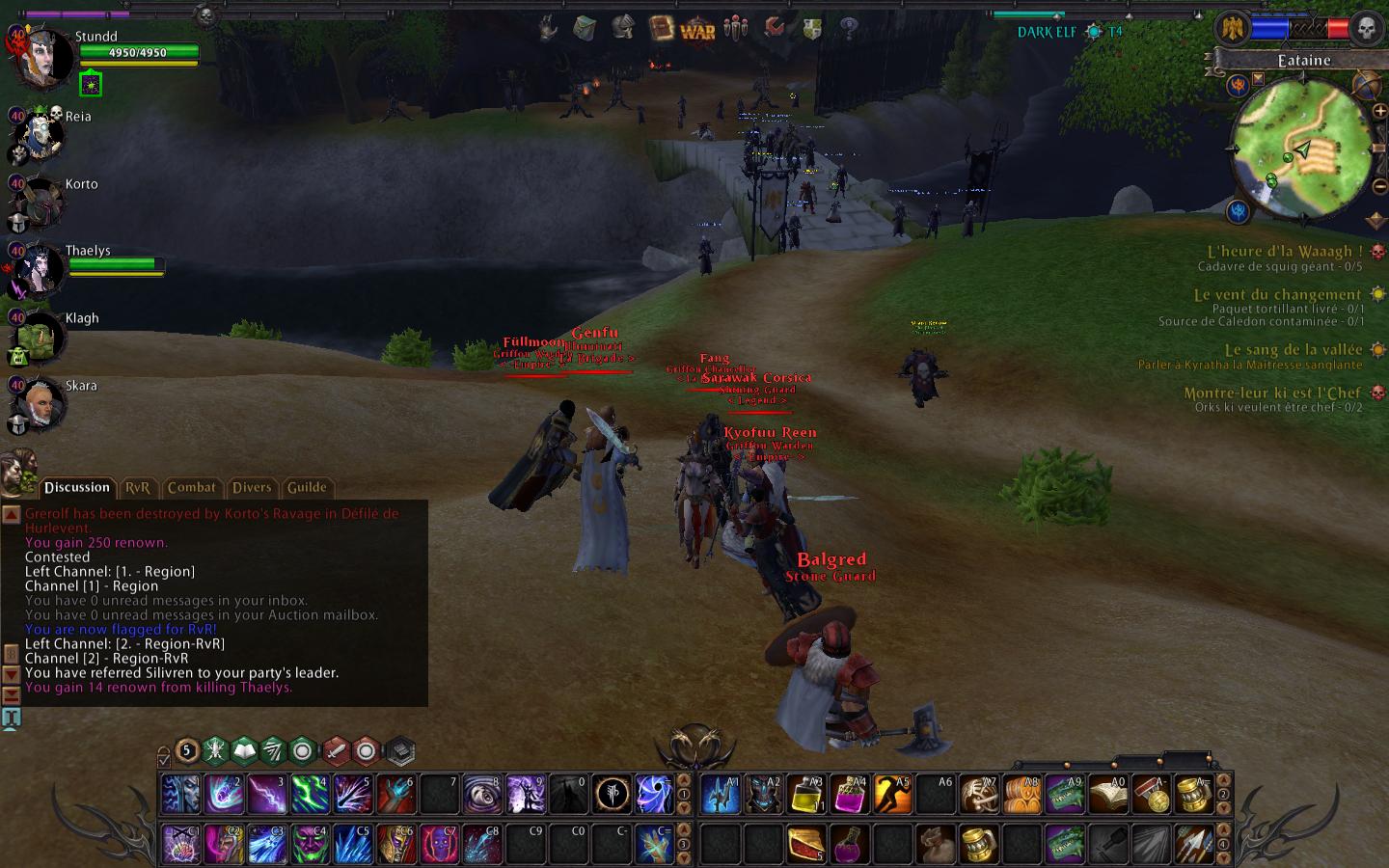Screen dimensions: 1389x868
Task: Switch to the RvR chat tab
Action: pyautogui.click(x=138, y=488)
